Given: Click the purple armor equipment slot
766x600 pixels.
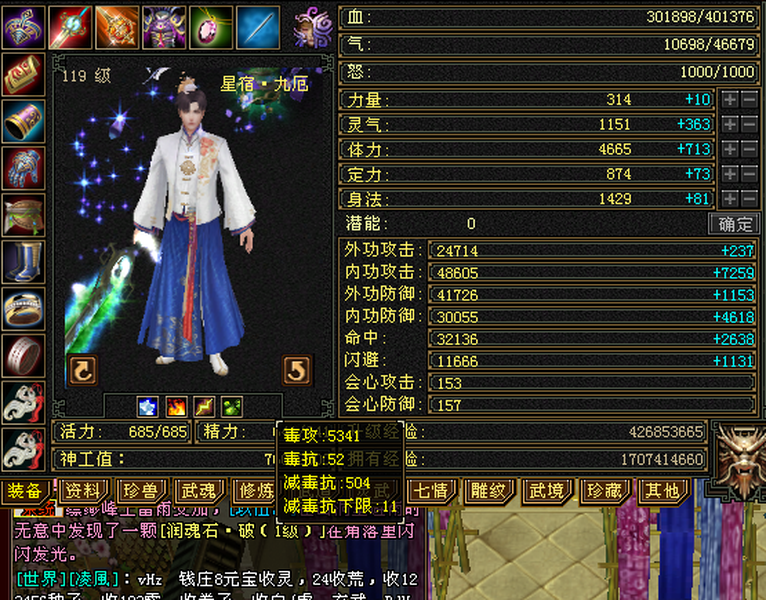Looking at the screenshot, I should tap(164, 26).
